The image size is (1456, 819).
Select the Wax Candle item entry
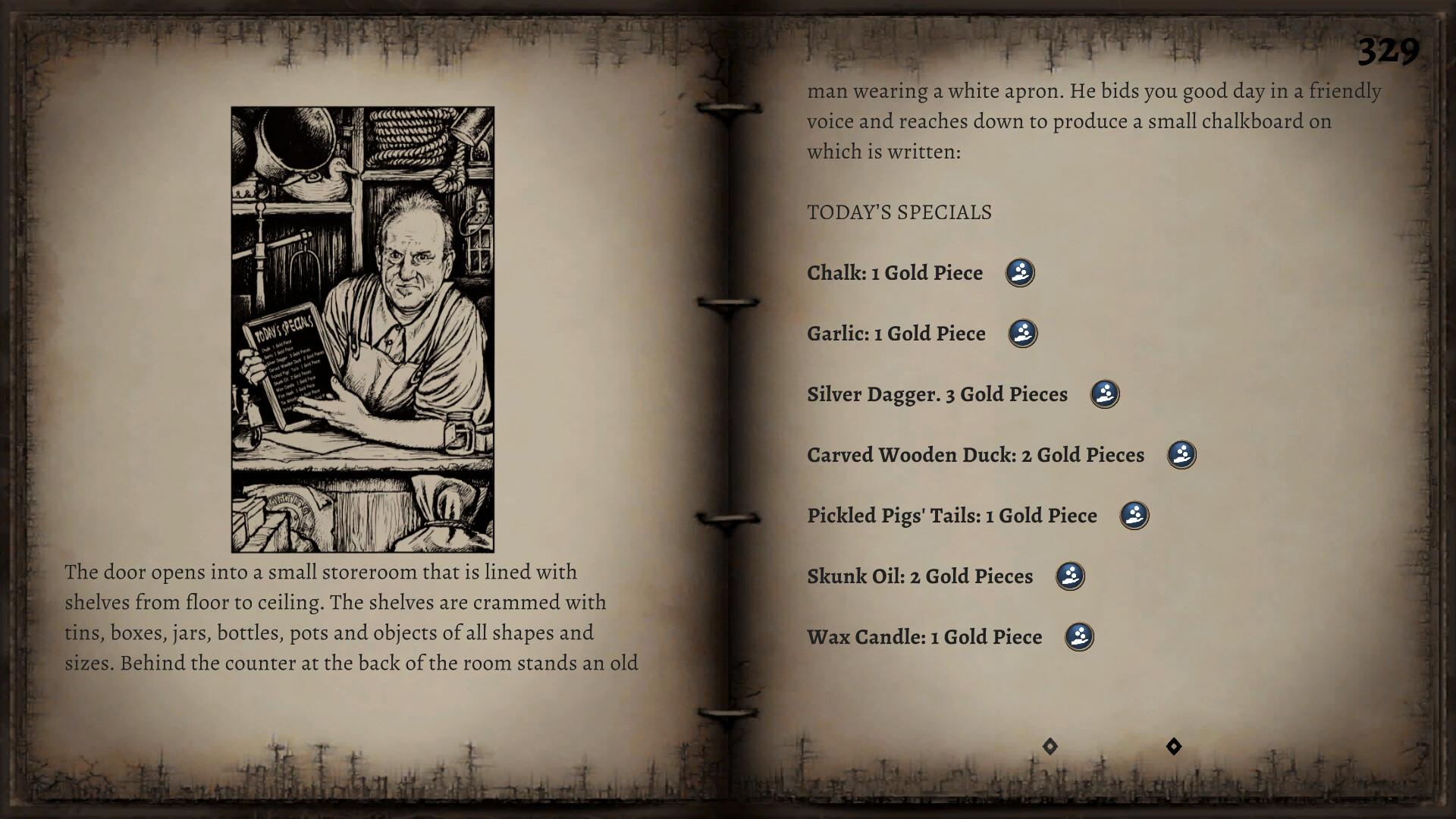coord(924,637)
